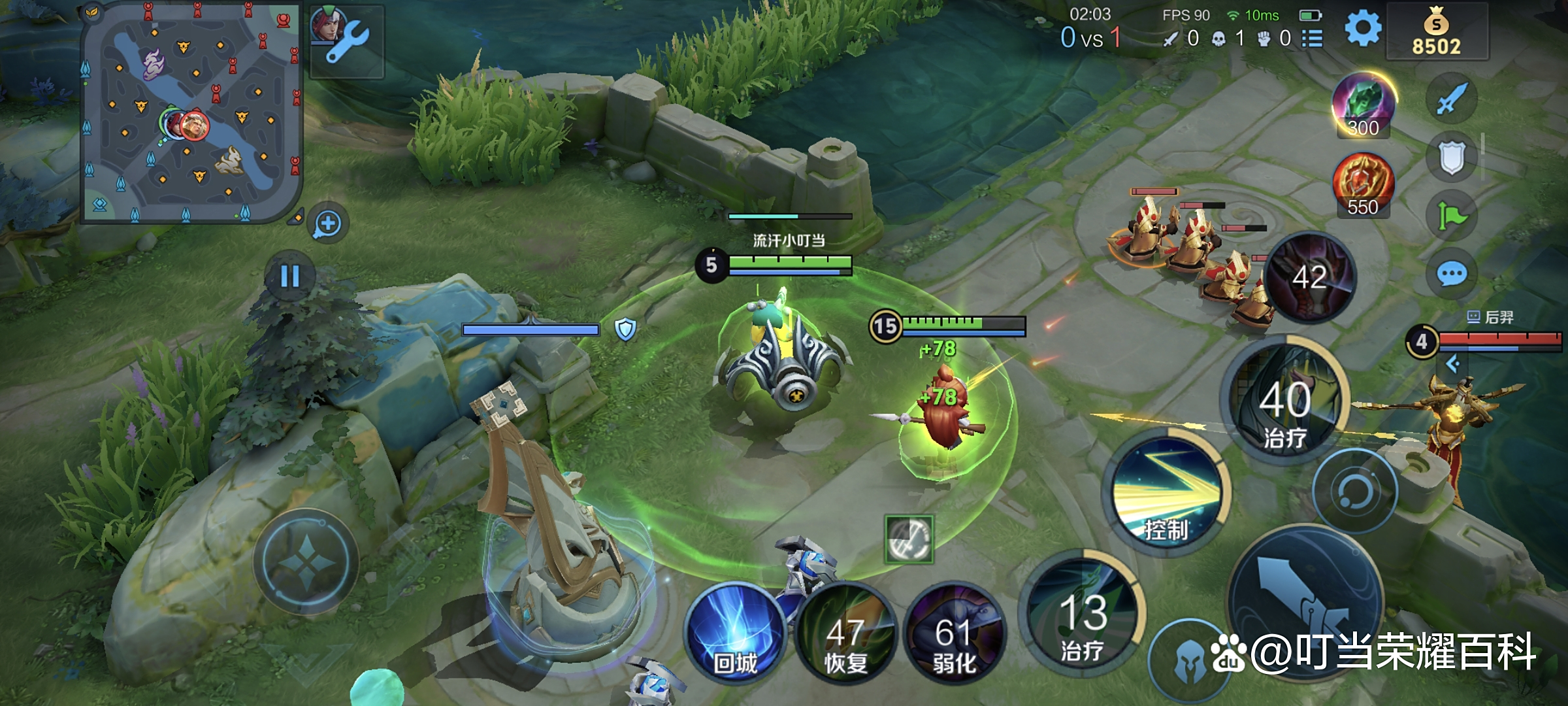
Task: Click the magnifier plus button below the minimap
Action: [327, 224]
